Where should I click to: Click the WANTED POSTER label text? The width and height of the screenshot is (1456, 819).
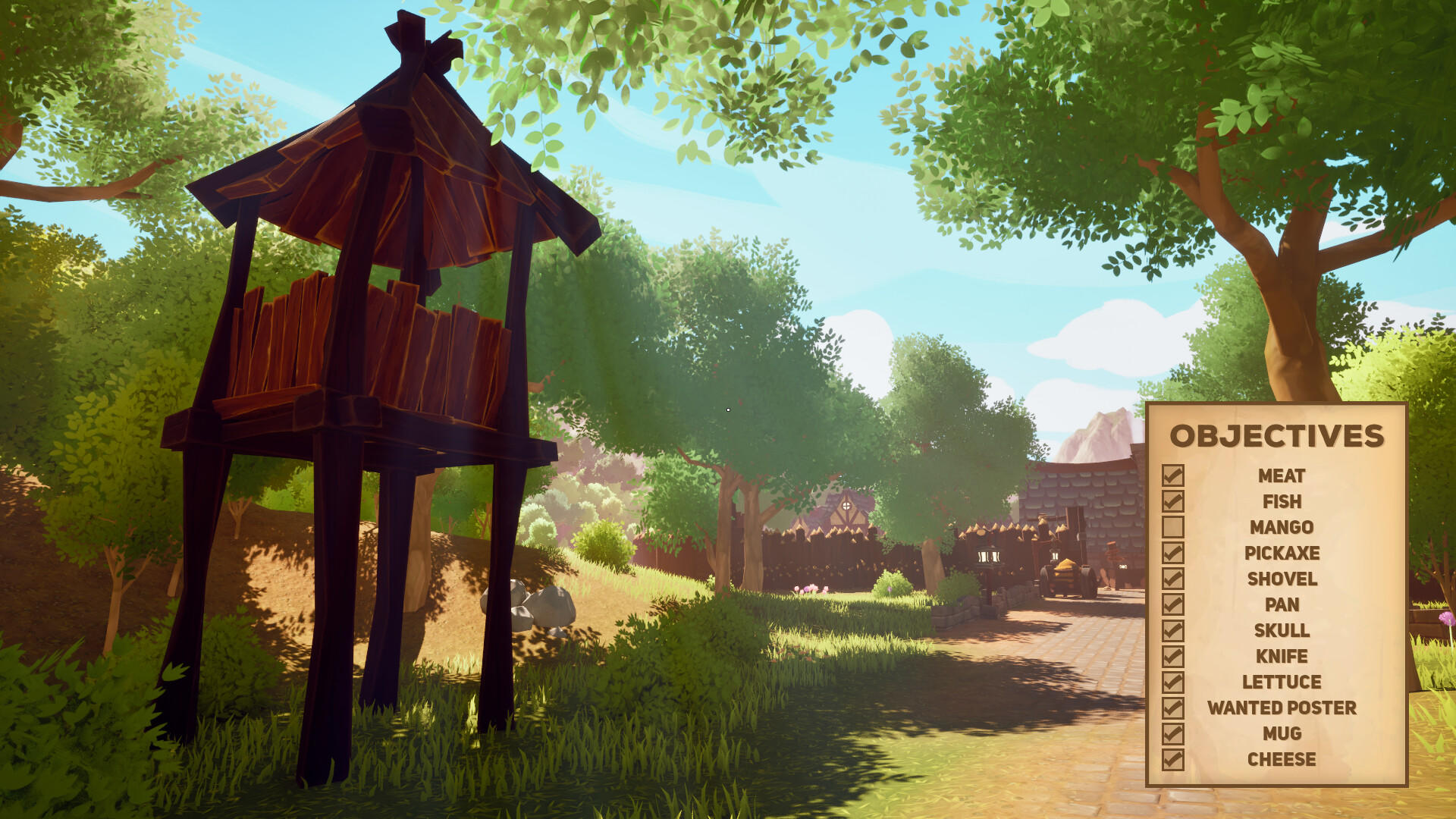[x=1282, y=708]
